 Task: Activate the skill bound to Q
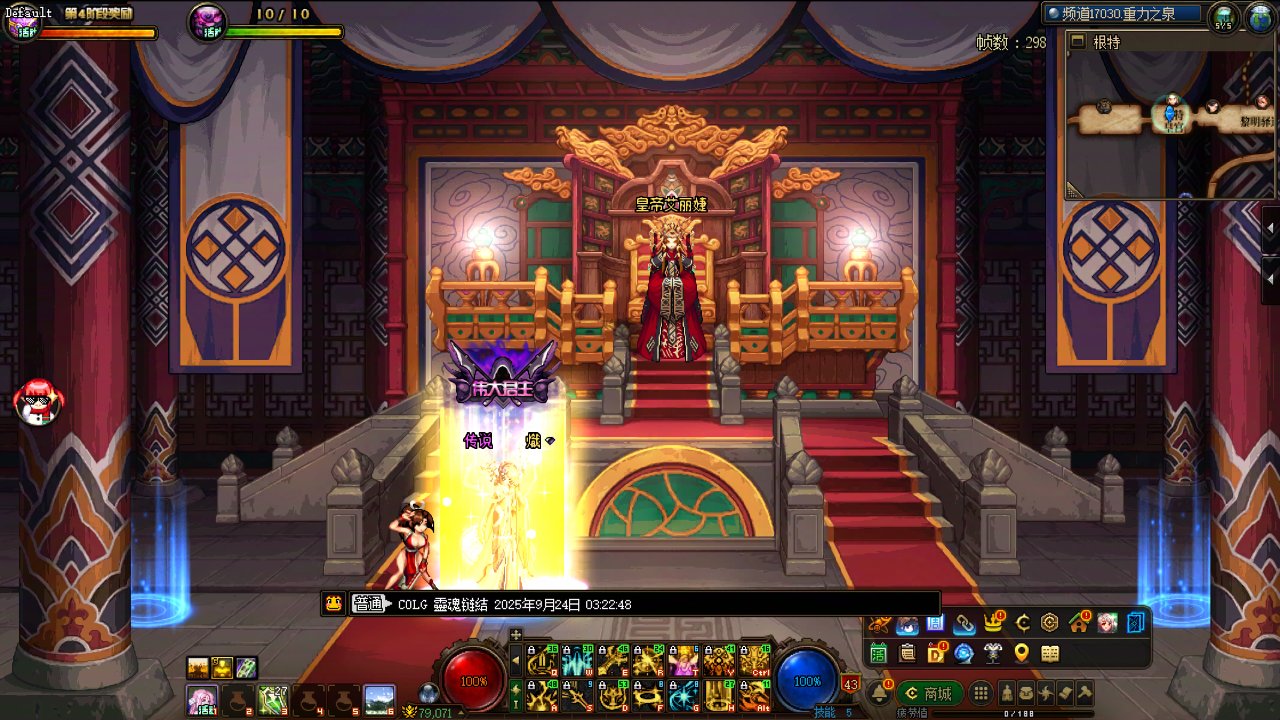point(542,661)
